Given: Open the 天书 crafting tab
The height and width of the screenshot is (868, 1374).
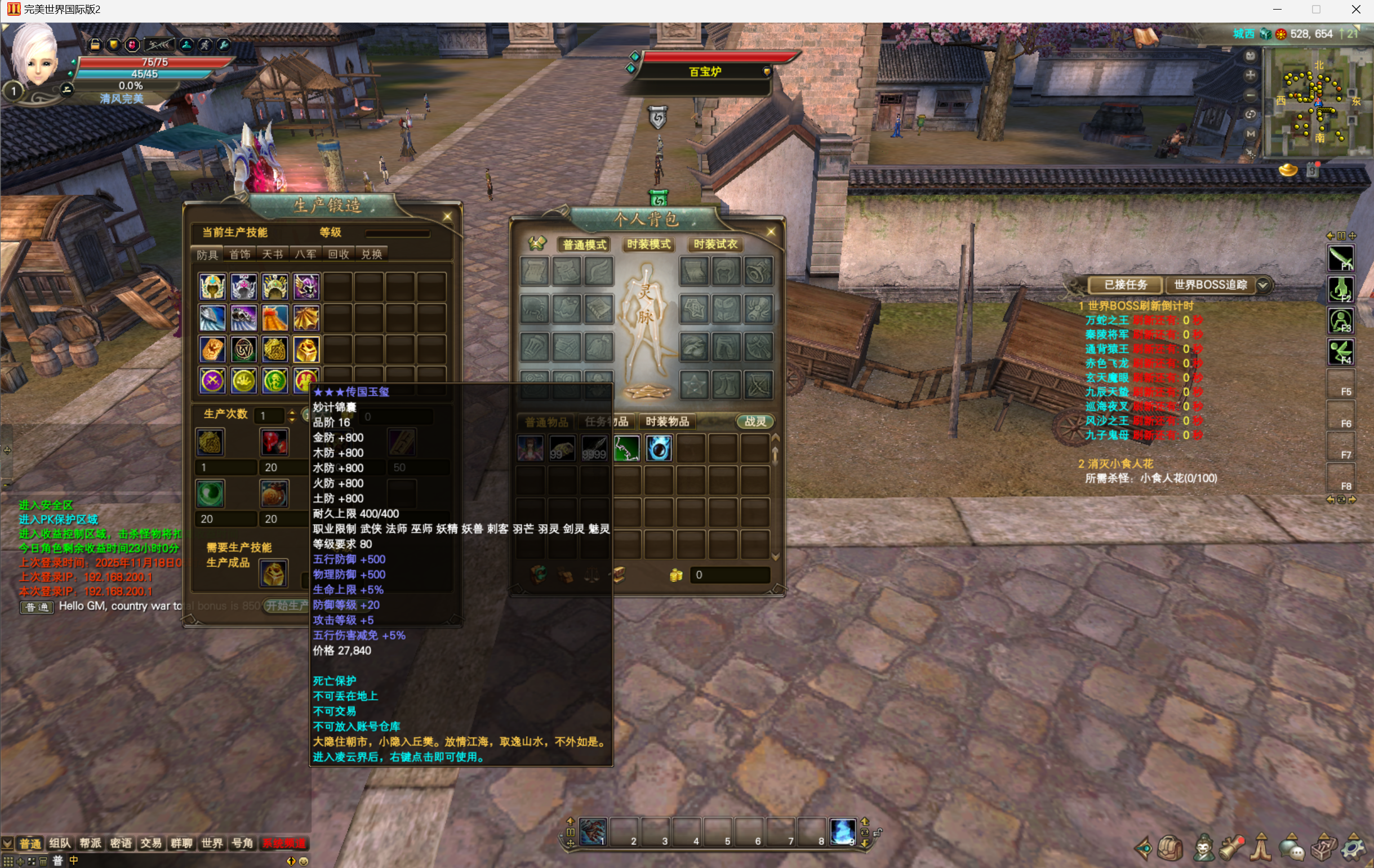Looking at the screenshot, I should [272, 255].
